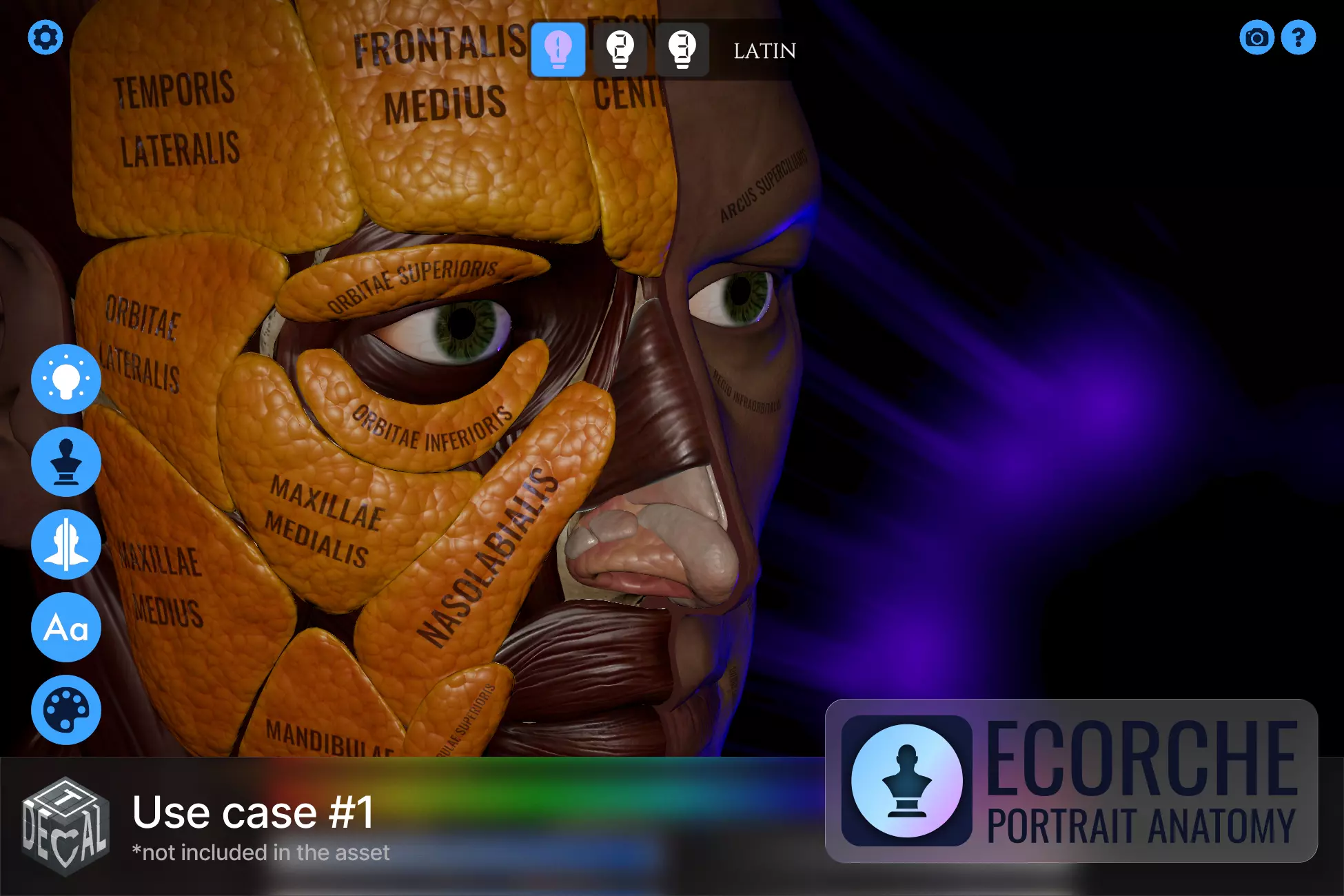
Task: Click the Decal cube logo
Action: point(65,826)
